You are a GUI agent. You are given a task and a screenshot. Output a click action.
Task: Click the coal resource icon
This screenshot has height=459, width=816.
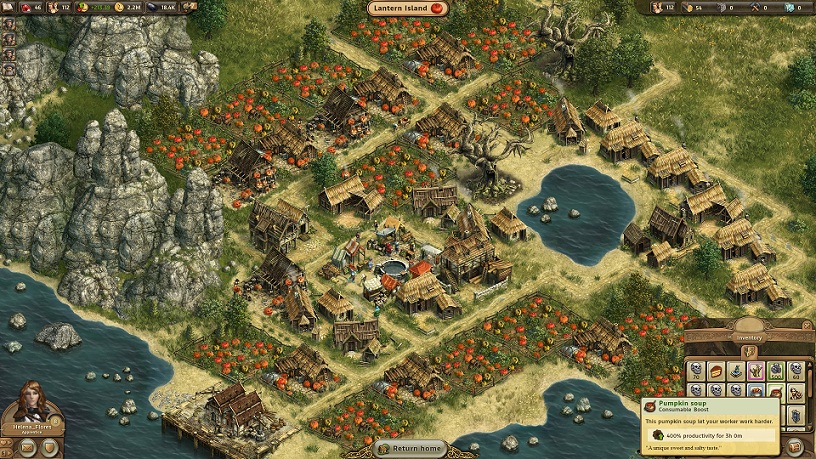click(154, 7)
